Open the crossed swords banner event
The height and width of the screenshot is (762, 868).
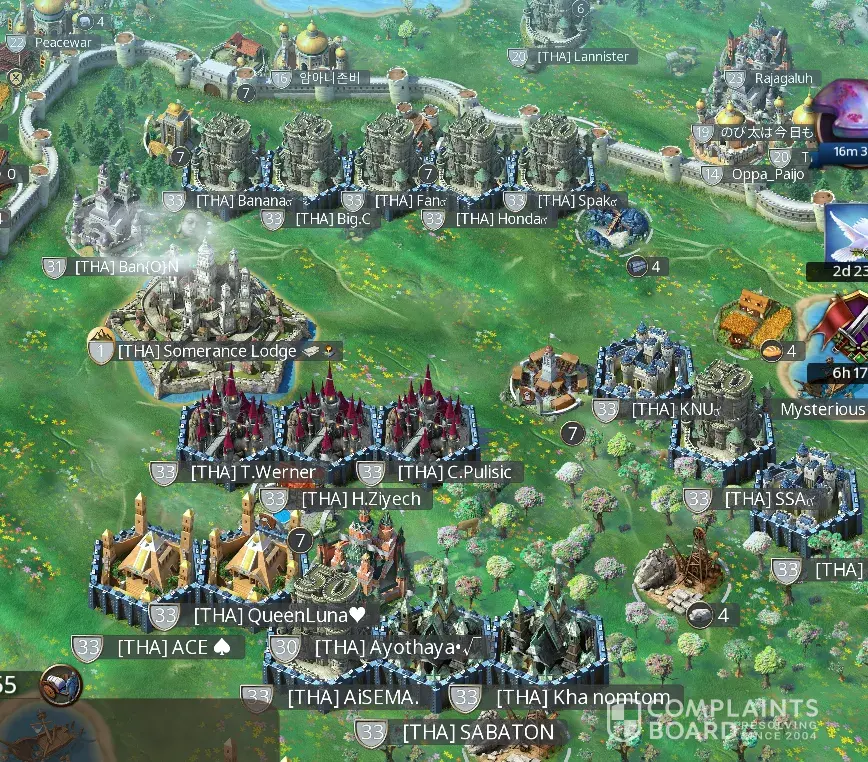[846, 329]
